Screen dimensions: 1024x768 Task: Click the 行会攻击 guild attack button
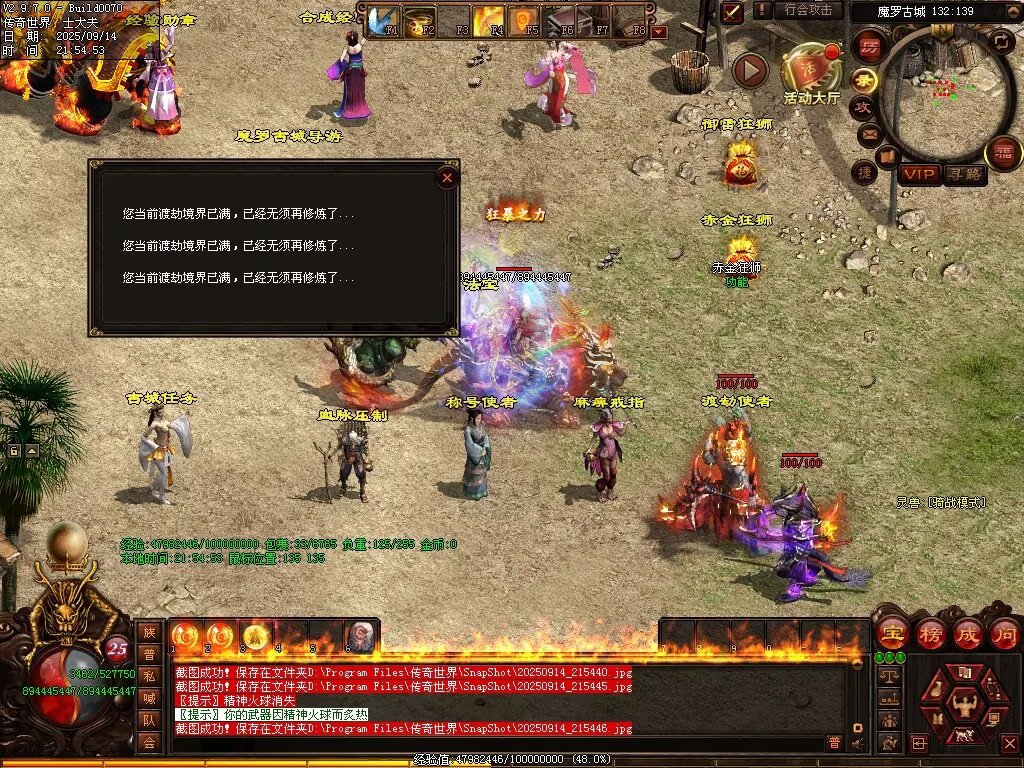coord(808,10)
